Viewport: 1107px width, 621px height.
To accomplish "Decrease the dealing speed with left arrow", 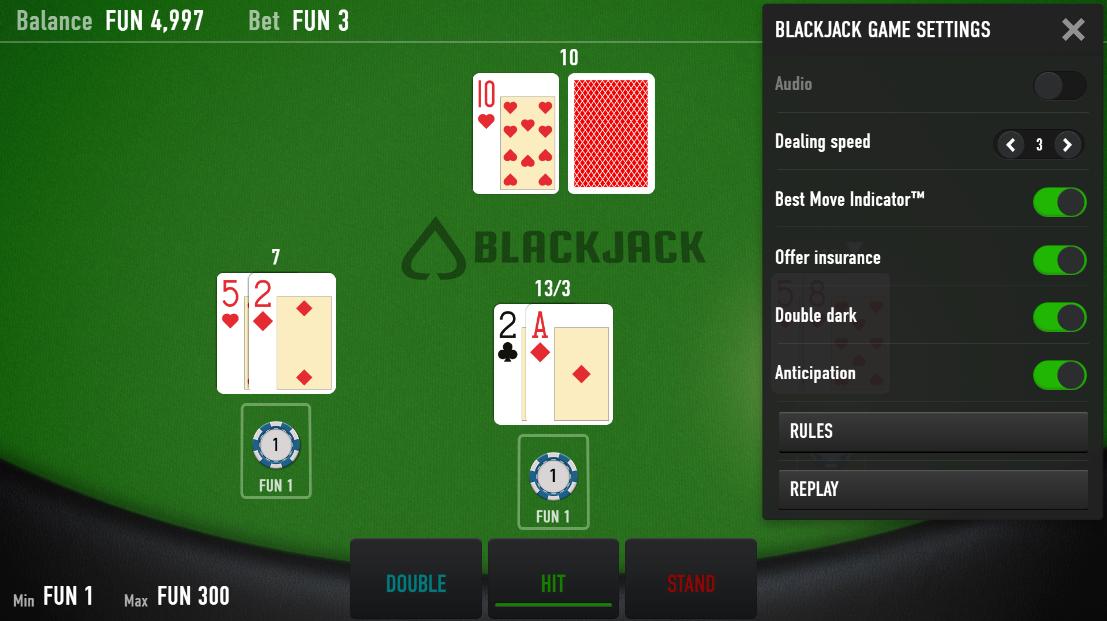I will coord(1011,145).
